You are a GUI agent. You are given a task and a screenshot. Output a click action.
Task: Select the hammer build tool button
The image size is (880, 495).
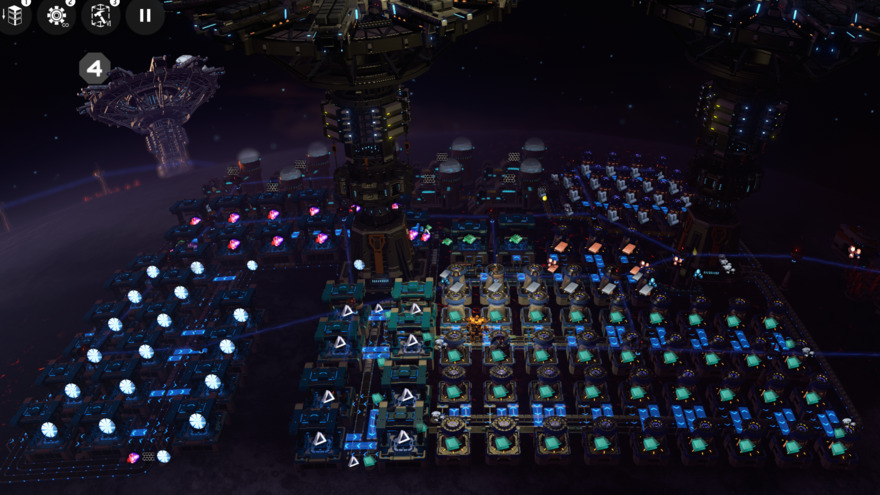pyautogui.click(x=101, y=16)
